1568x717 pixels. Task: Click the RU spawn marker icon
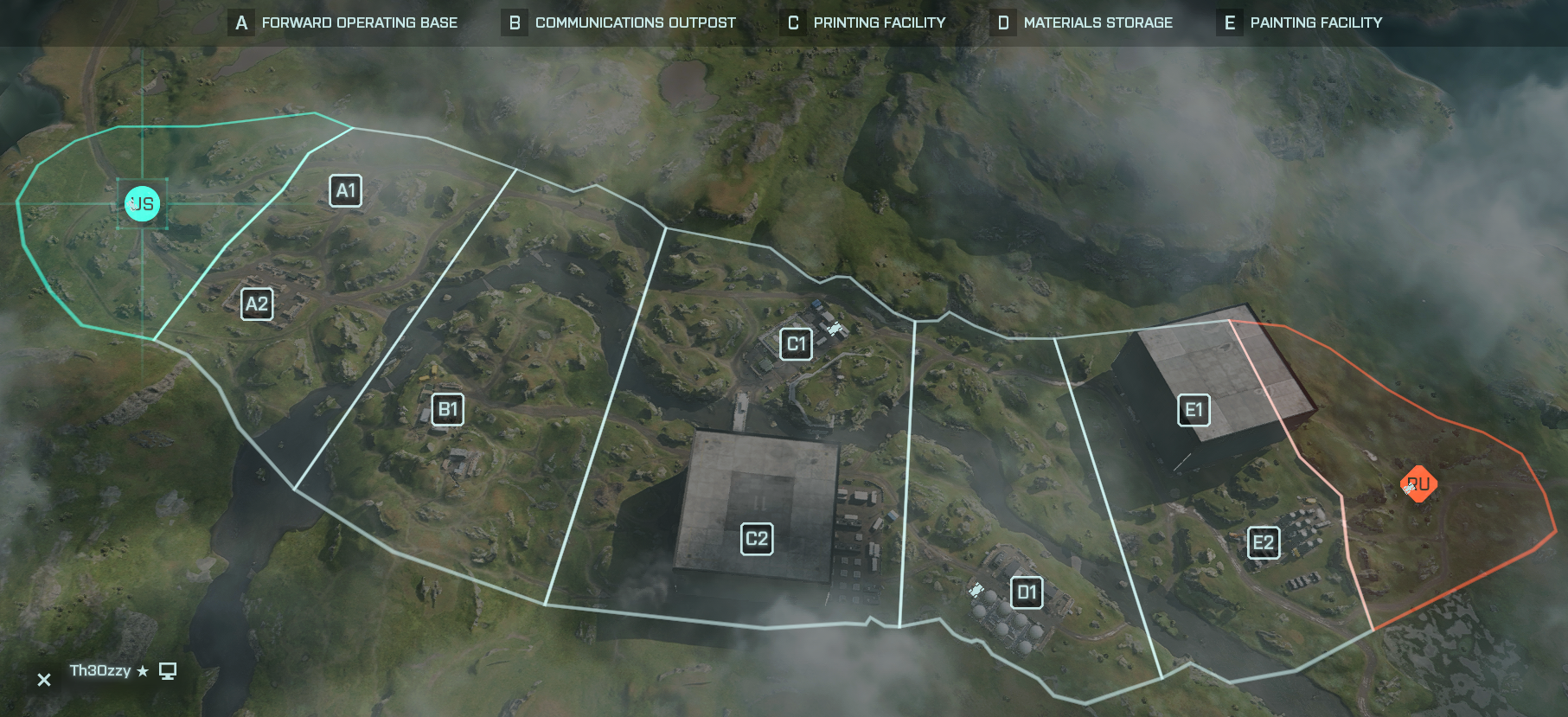[x=1418, y=484]
